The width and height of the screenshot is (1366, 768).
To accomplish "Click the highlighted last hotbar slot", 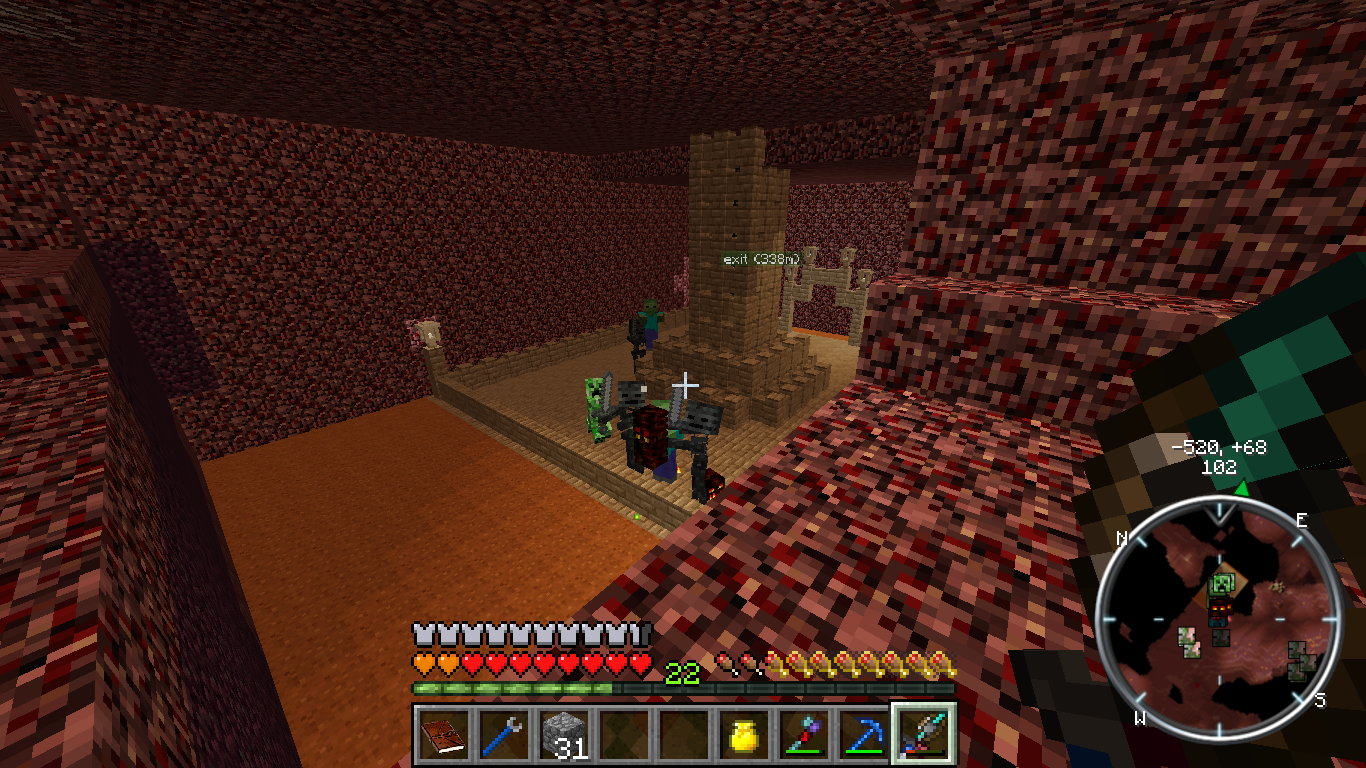I will click(924, 735).
